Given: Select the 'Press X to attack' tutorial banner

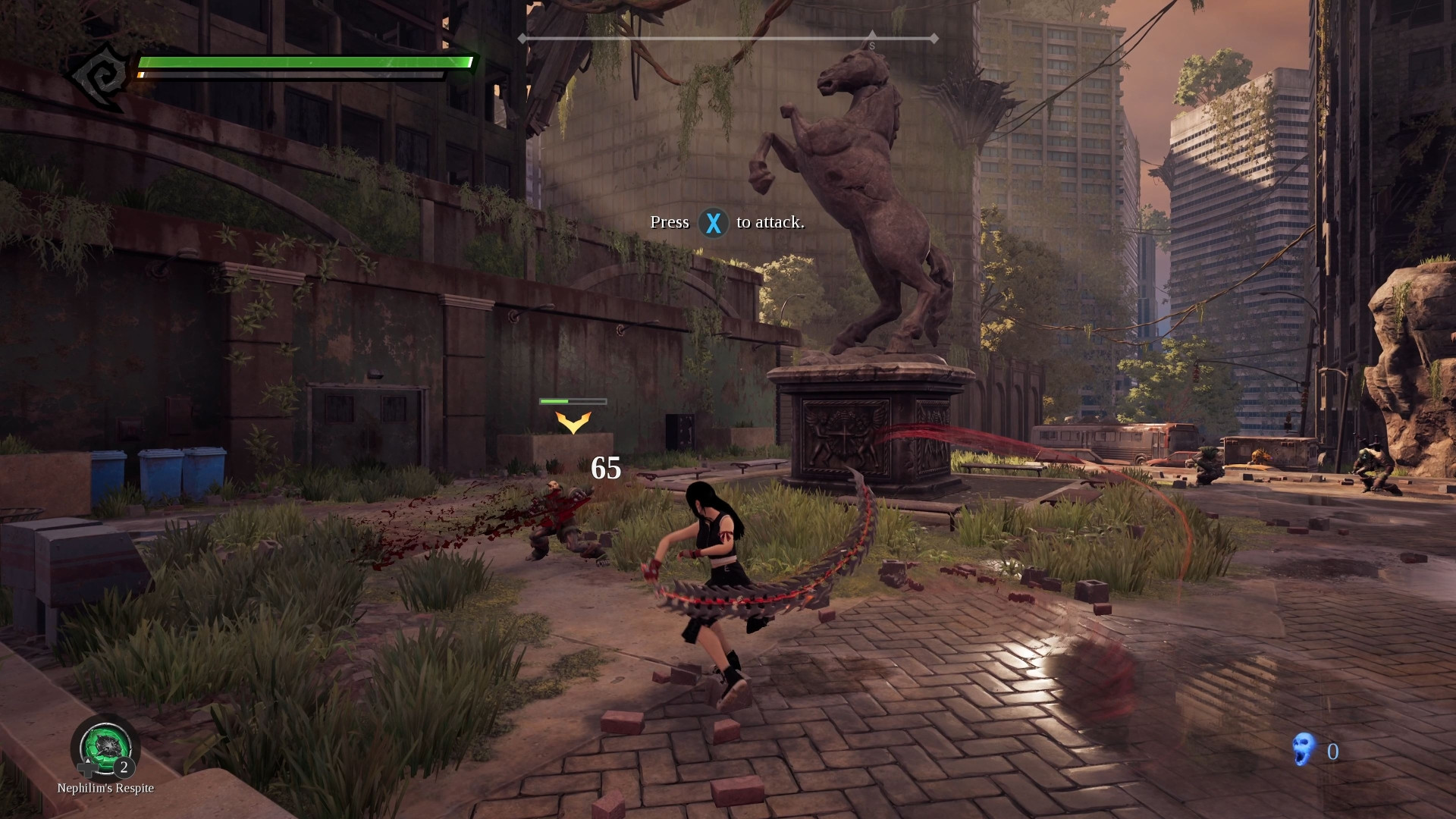Looking at the screenshot, I should pos(728,222).
